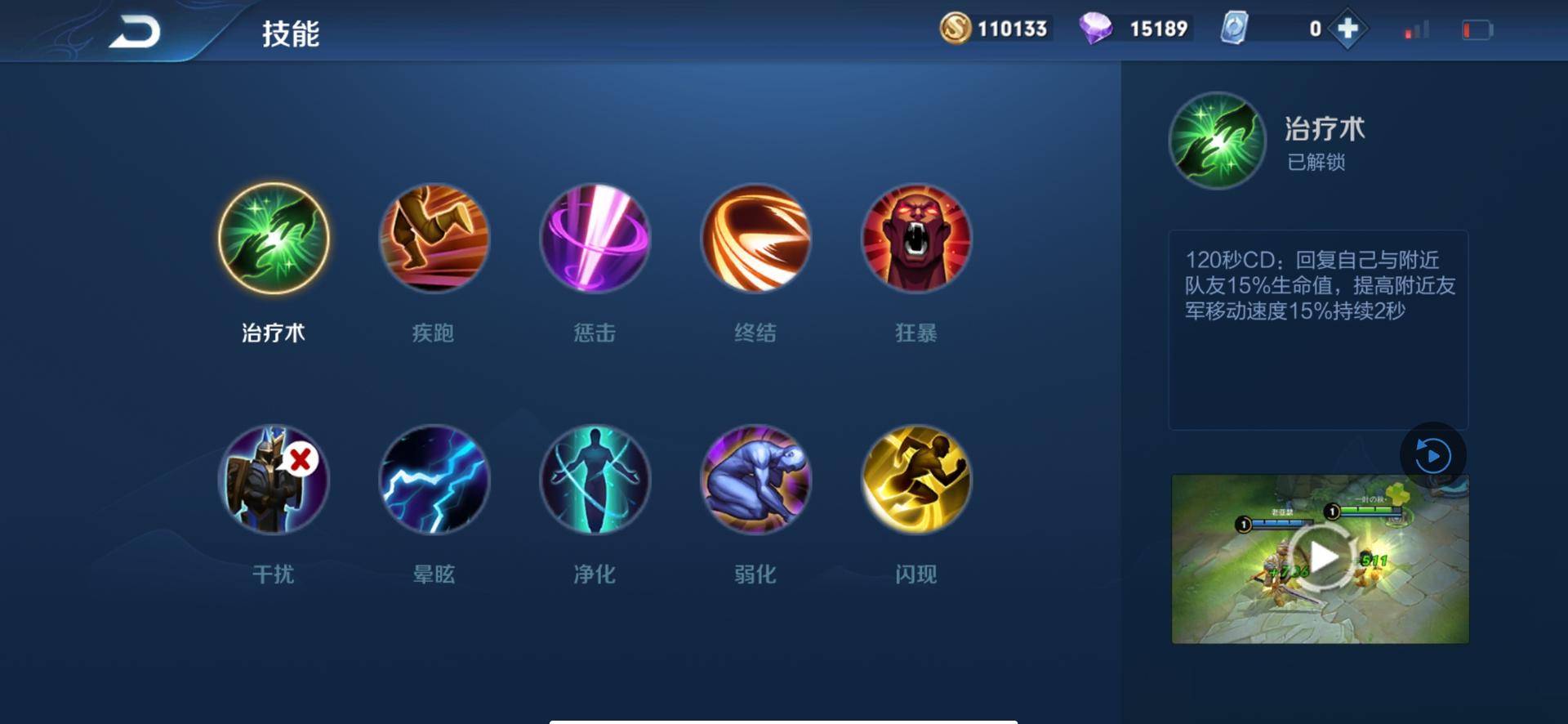Select the 弱化 weaken skill icon
This screenshot has height=724, width=1568.
(x=755, y=482)
